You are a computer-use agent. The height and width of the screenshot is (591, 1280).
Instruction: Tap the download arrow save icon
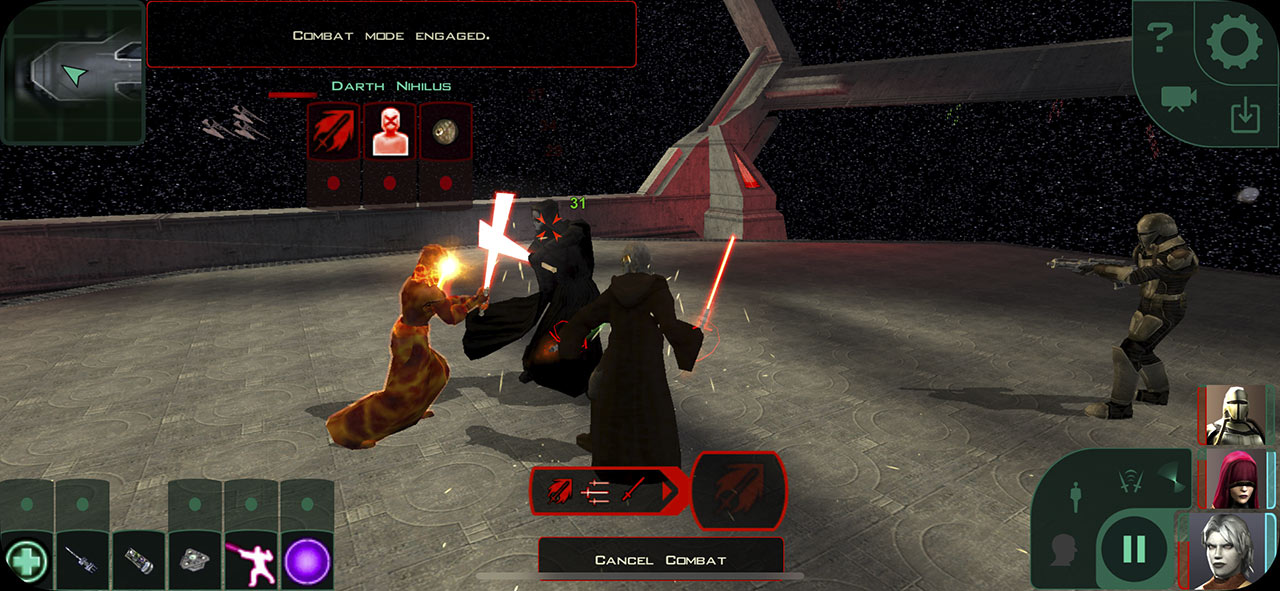point(1244,117)
